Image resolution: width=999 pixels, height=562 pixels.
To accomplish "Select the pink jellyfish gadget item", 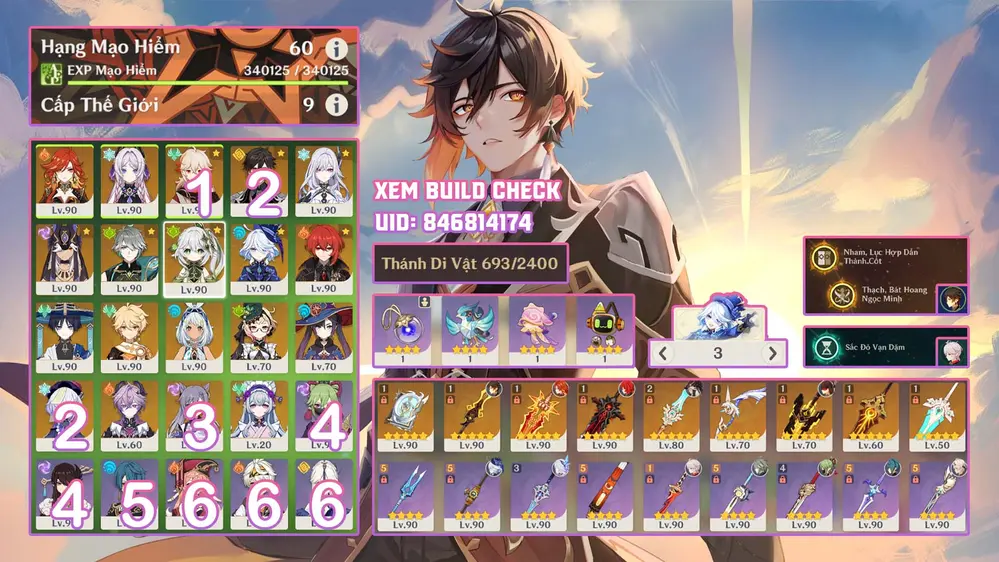I will tap(538, 328).
